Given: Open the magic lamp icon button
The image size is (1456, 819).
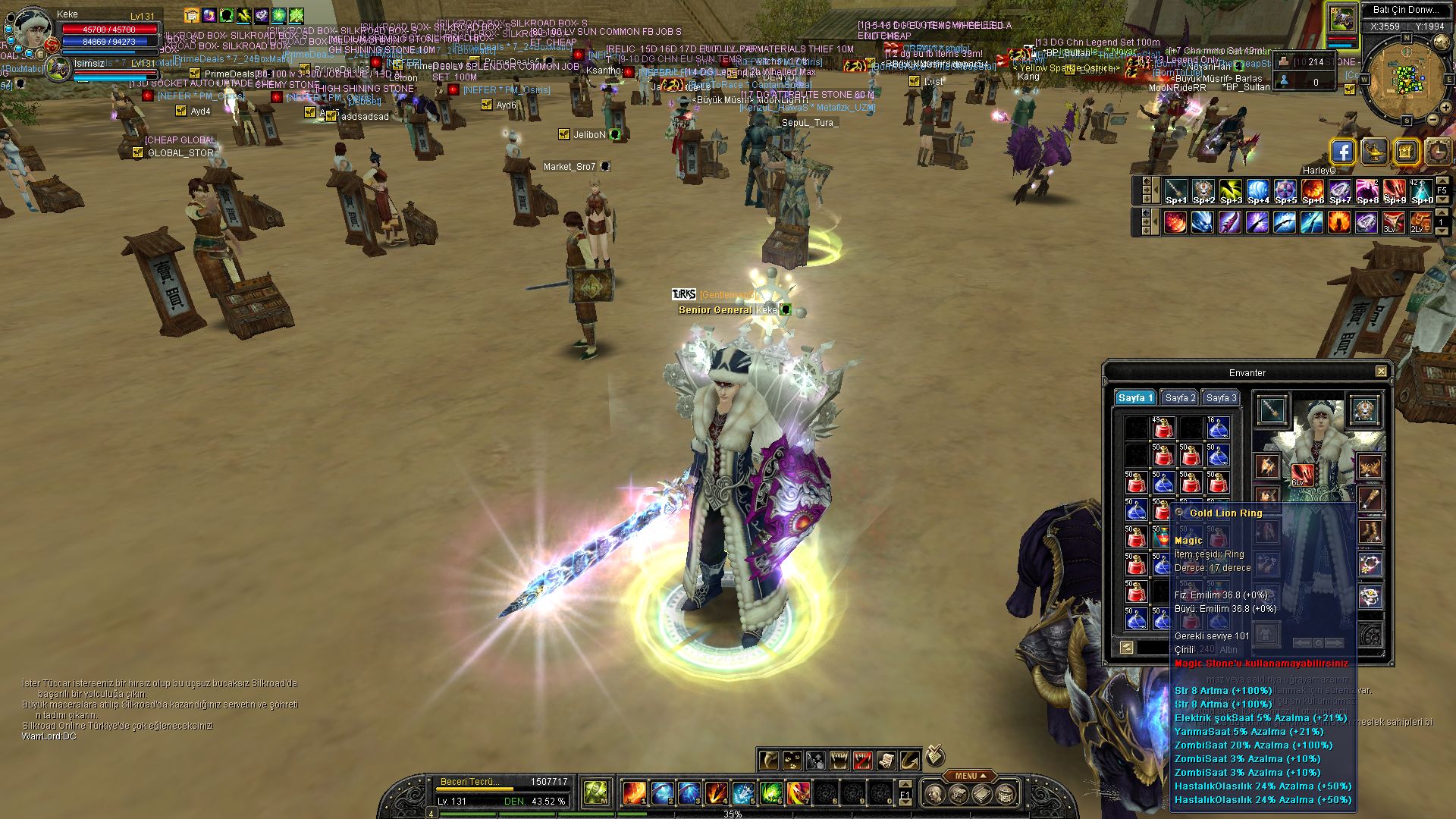Looking at the screenshot, I should [1374, 152].
